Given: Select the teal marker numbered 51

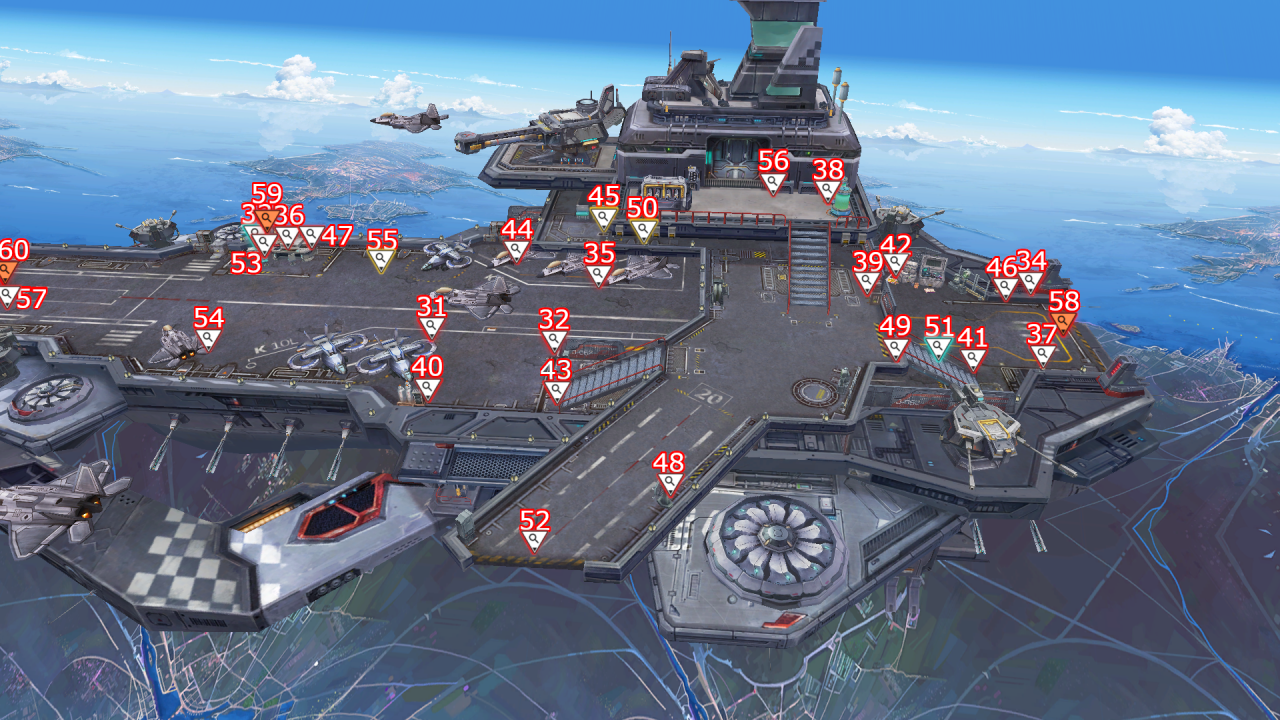Looking at the screenshot, I should 938,348.
